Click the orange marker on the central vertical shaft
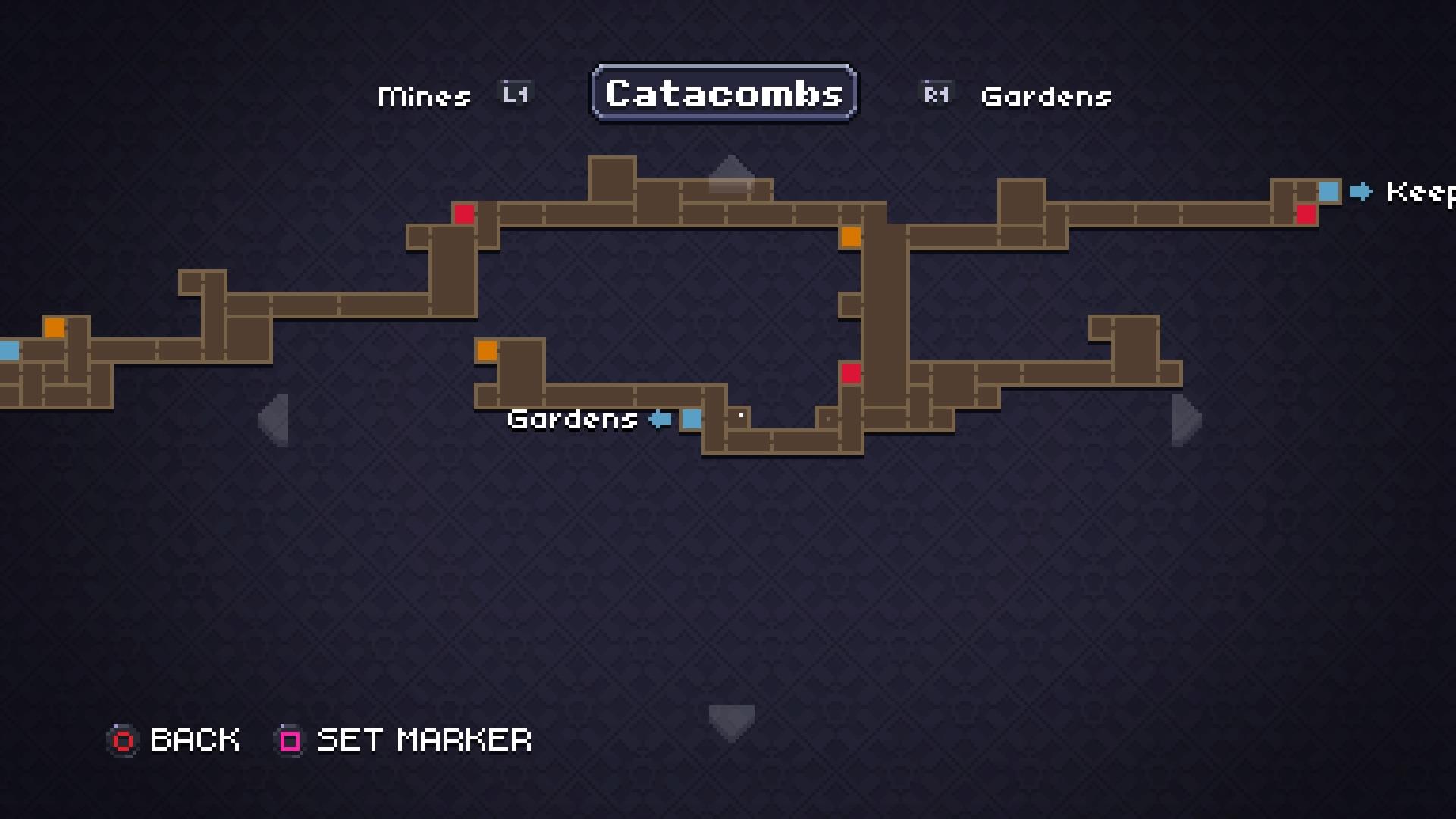 [x=850, y=239]
